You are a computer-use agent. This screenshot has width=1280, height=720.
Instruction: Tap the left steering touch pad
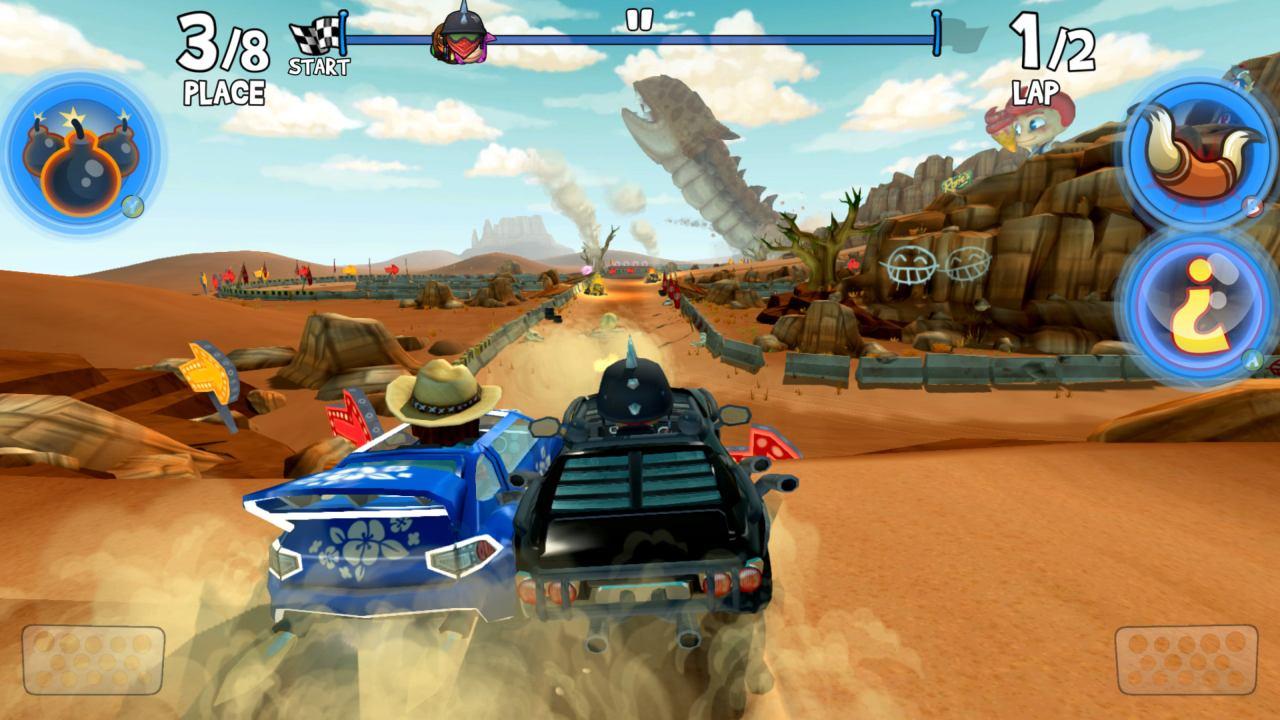coord(95,662)
